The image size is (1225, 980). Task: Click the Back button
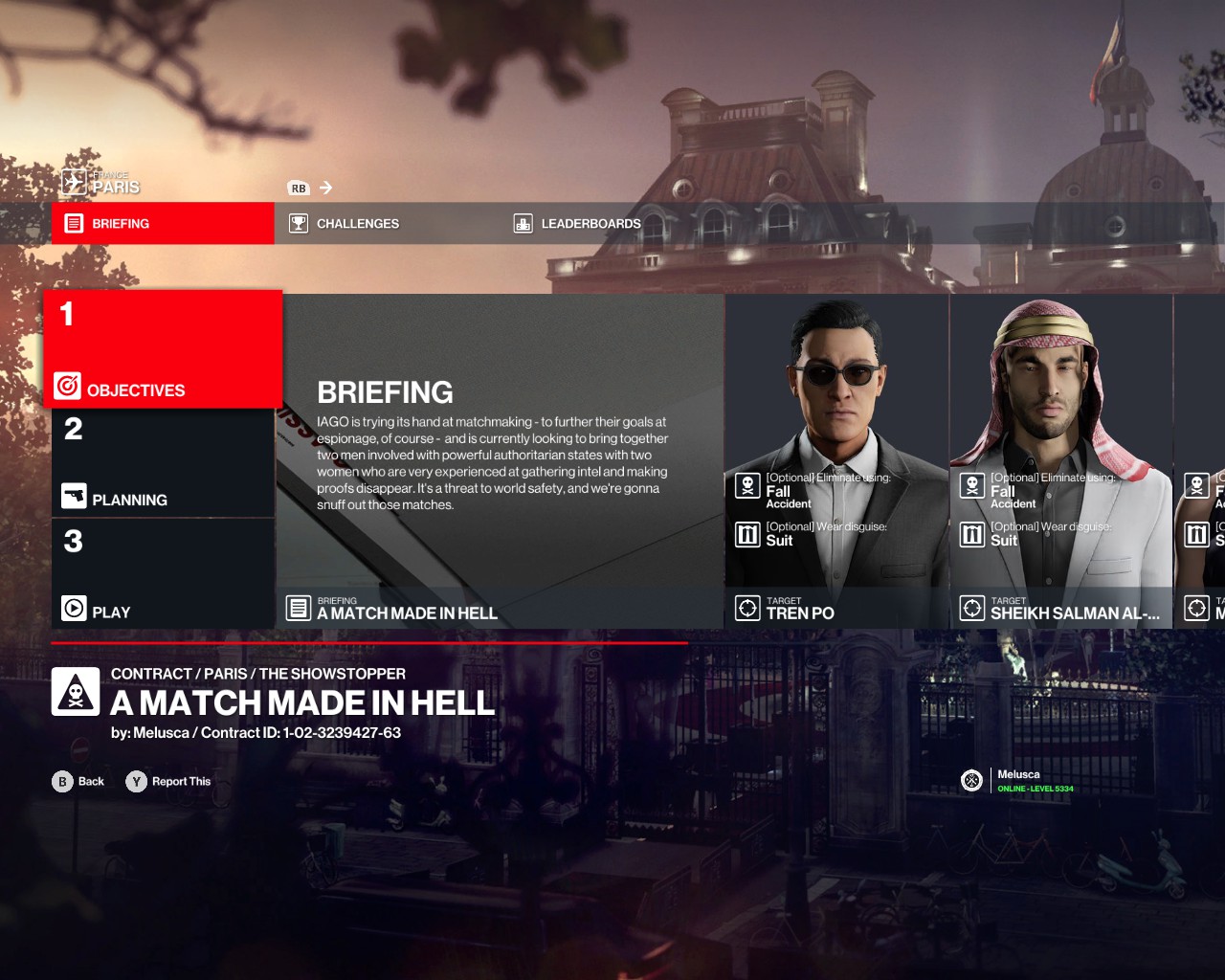78,782
